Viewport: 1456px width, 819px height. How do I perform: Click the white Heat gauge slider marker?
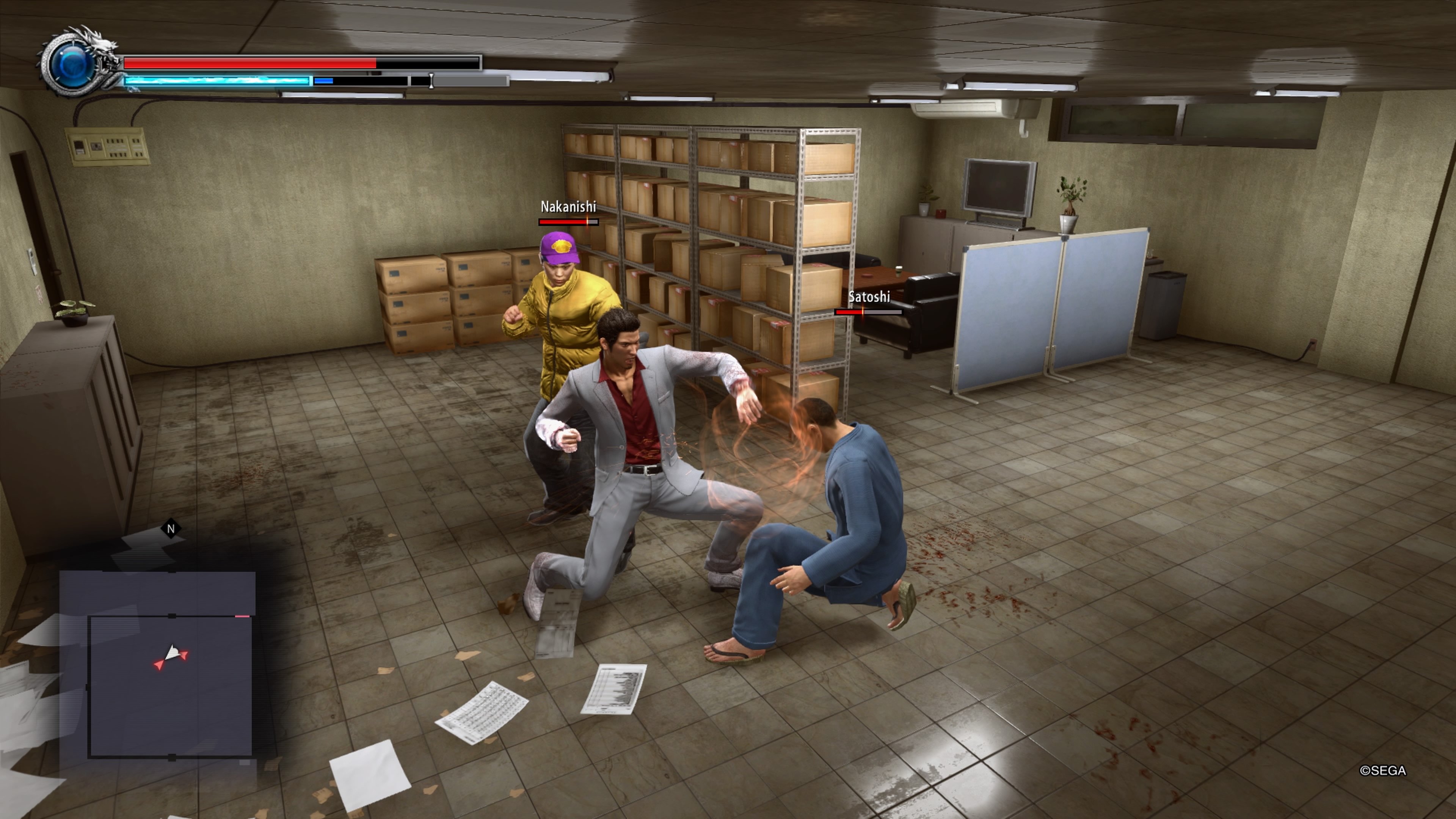tap(431, 81)
